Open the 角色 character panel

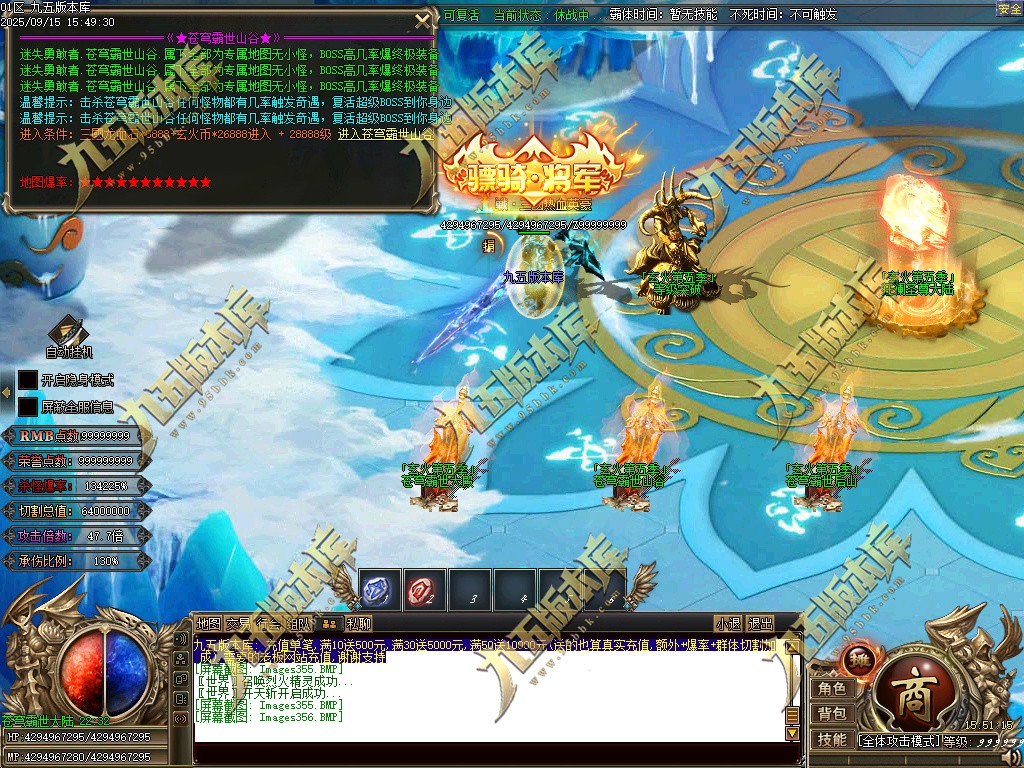(832, 688)
